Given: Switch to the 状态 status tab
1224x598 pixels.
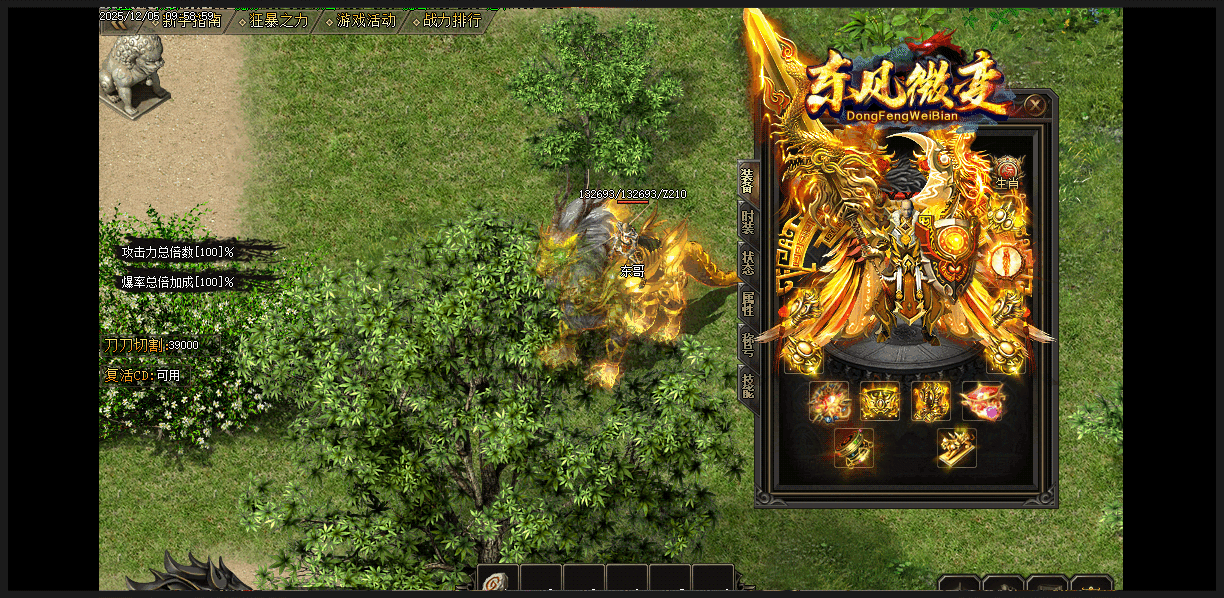Looking at the screenshot, I should coord(748,262).
